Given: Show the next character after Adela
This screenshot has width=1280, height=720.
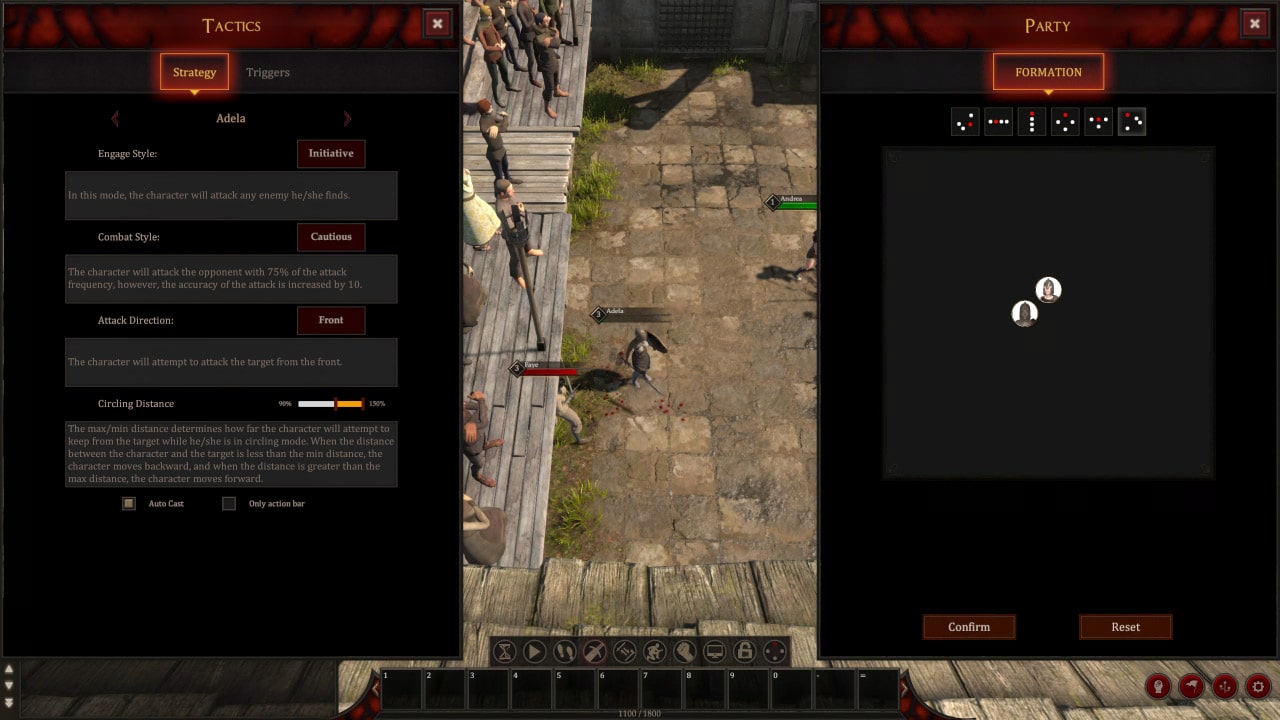Looking at the screenshot, I should (x=347, y=118).
